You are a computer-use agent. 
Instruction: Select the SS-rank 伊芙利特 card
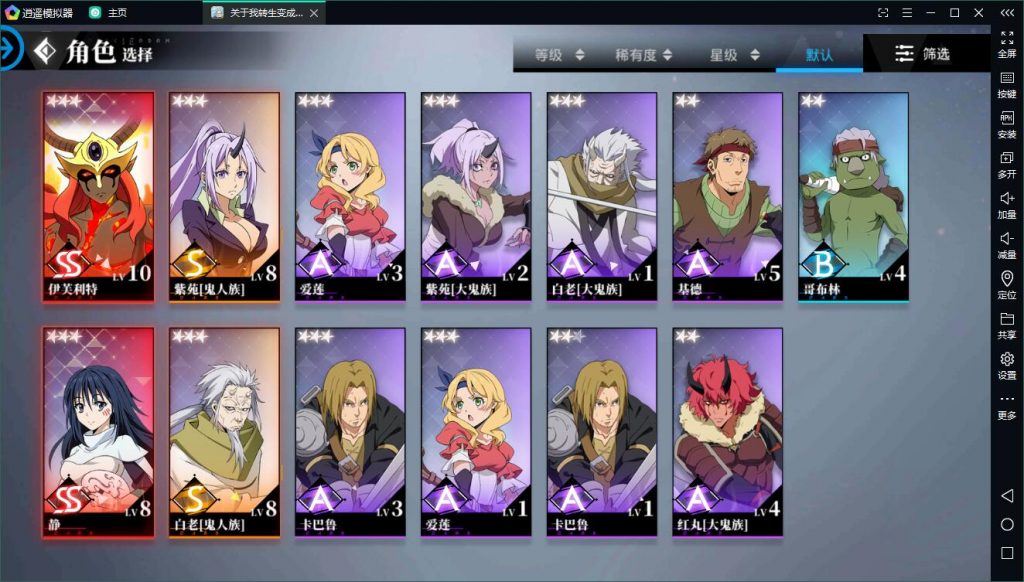coord(98,197)
